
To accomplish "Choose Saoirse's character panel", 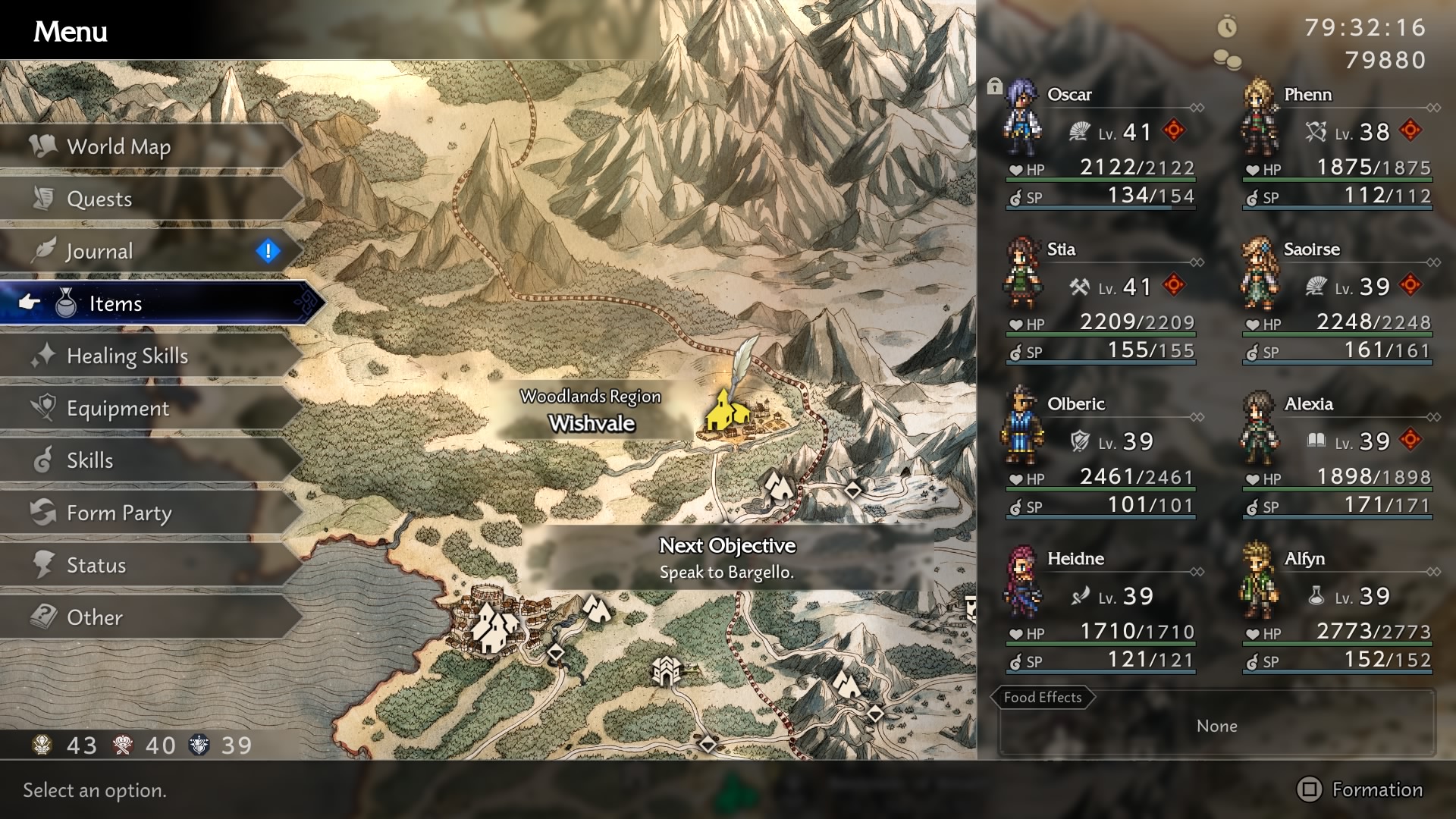I will [1336, 299].
